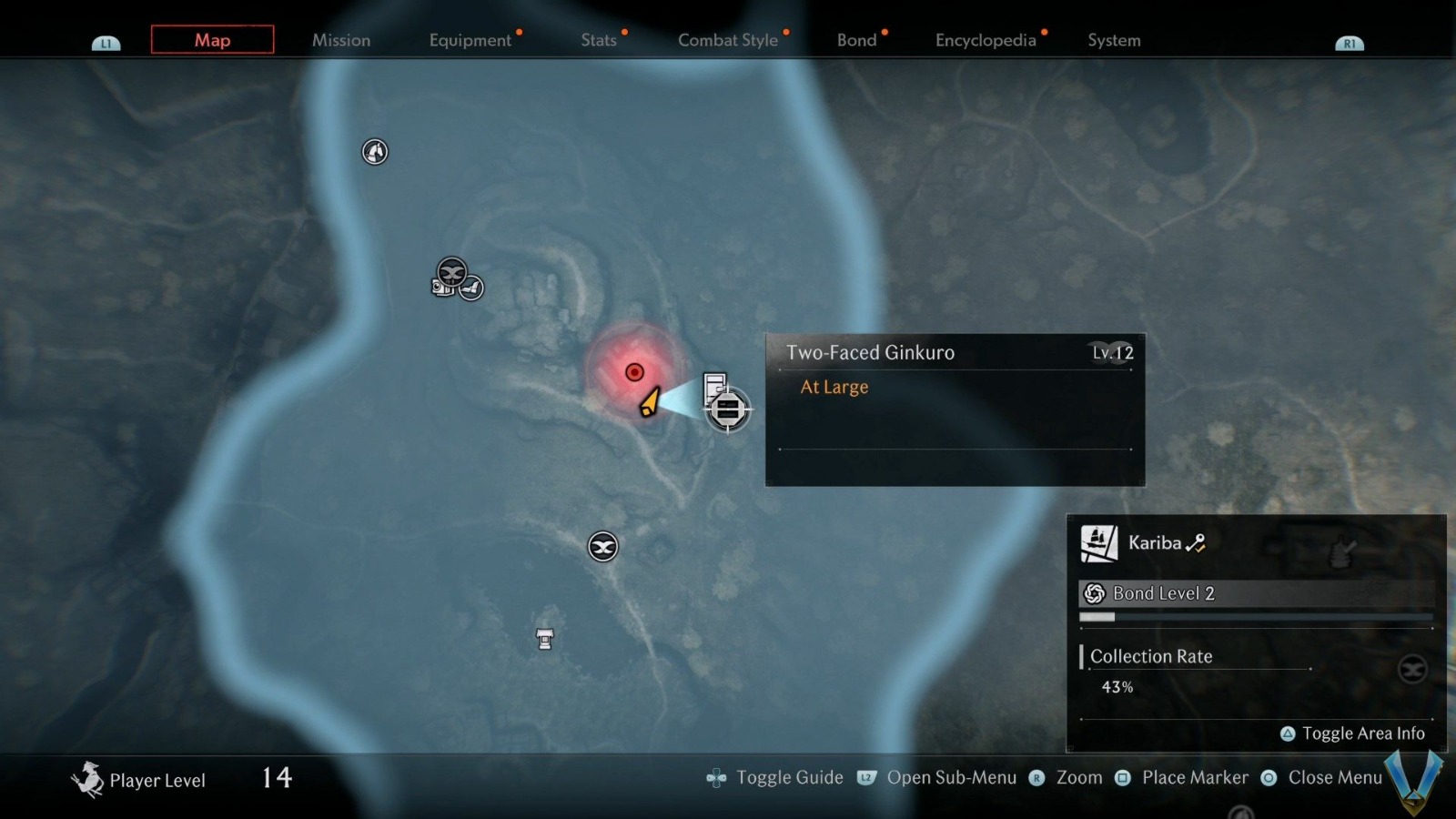Toggle Area Info with the triangle control
1456x819 pixels.
[1287, 733]
